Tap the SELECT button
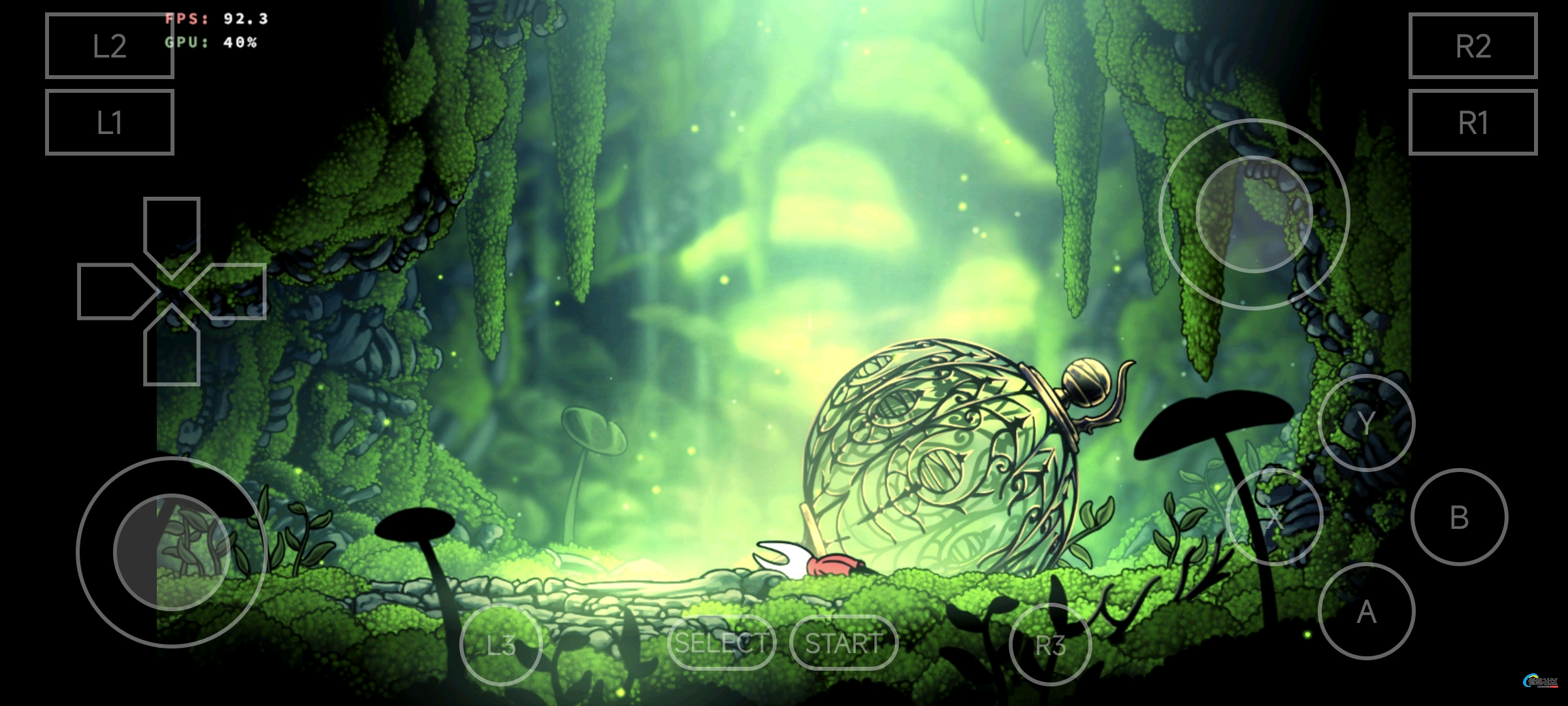Image resolution: width=1568 pixels, height=706 pixels. (721, 643)
